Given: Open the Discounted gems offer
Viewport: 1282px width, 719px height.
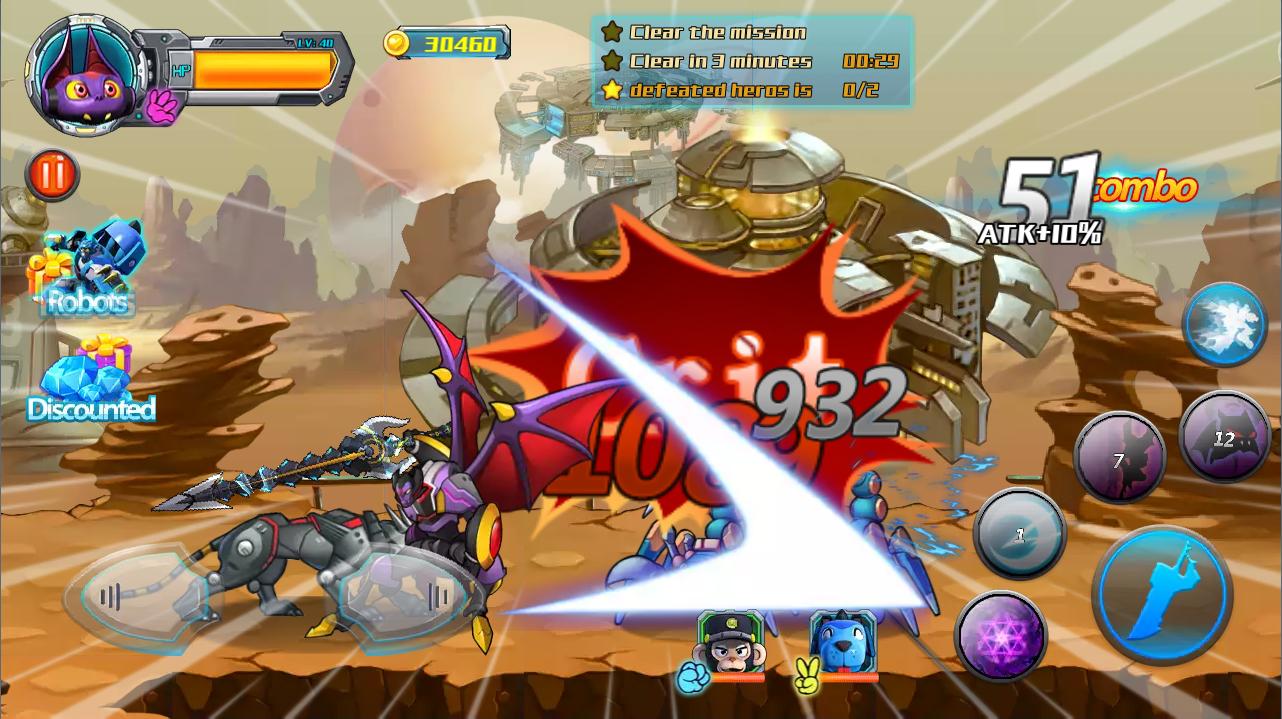Looking at the screenshot, I should click(x=92, y=380).
